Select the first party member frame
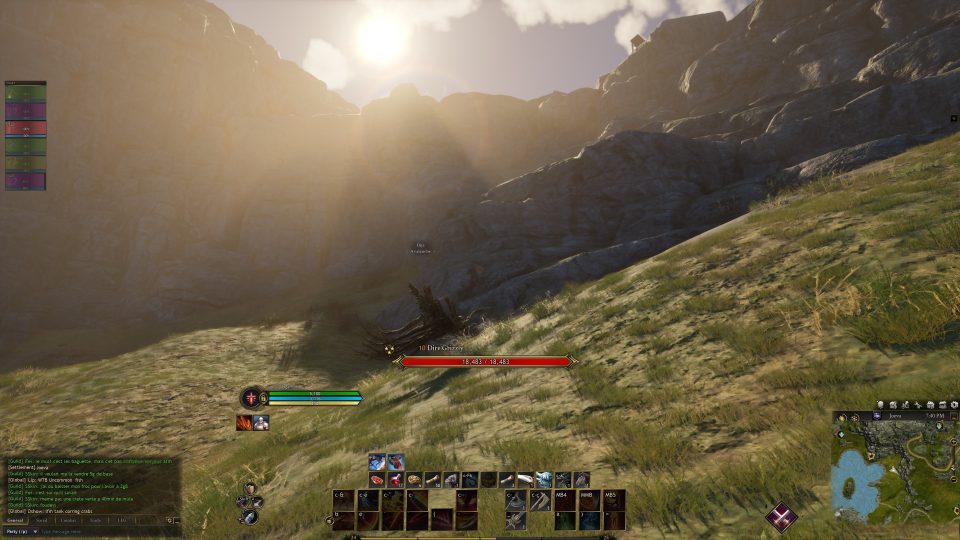The image size is (960, 540). click(x=26, y=93)
